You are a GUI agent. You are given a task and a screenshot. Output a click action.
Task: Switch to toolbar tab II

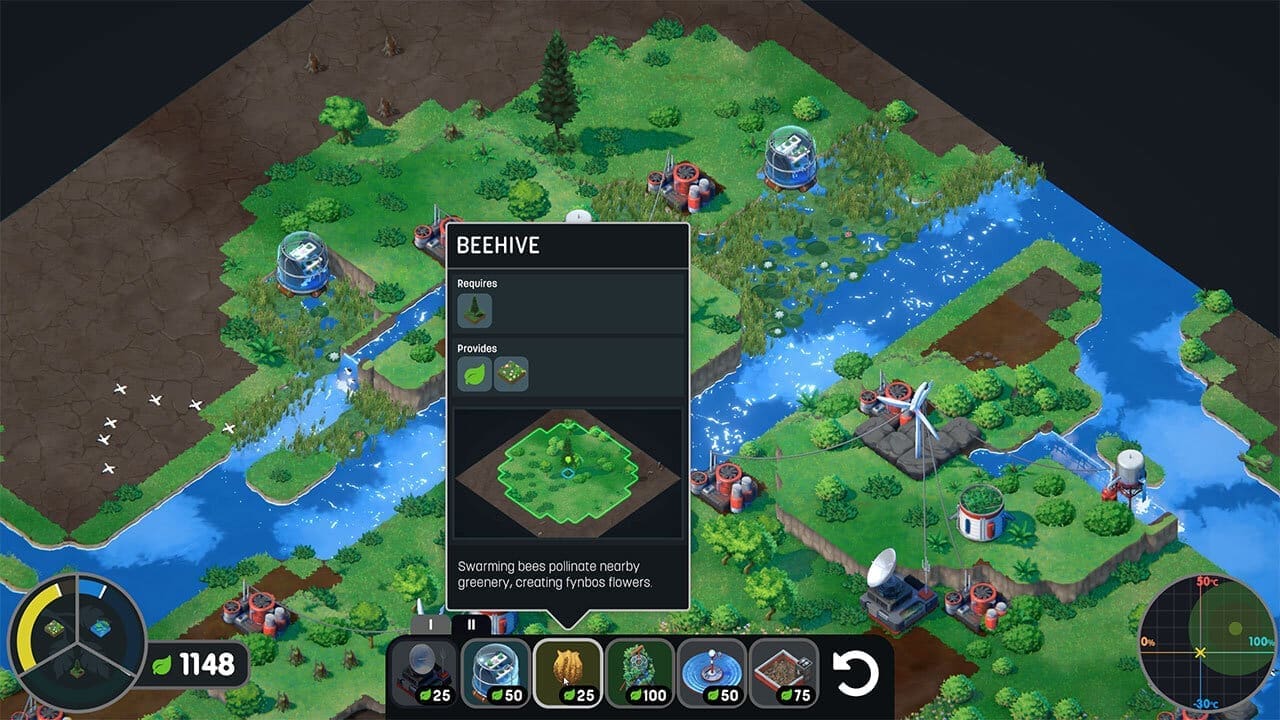tap(470, 624)
